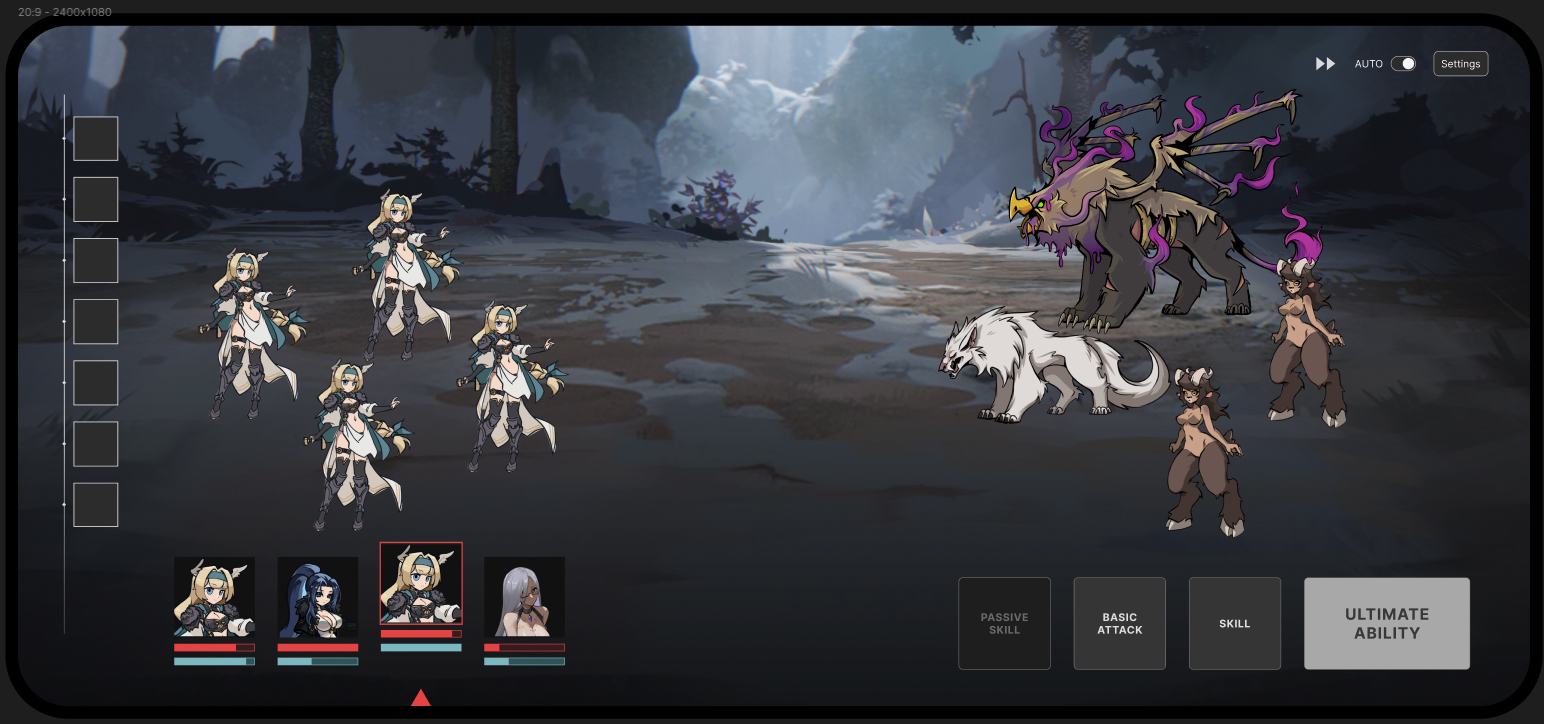1544x724 pixels.
Task: Select Basic Attack
Action: click(x=1119, y=623)
